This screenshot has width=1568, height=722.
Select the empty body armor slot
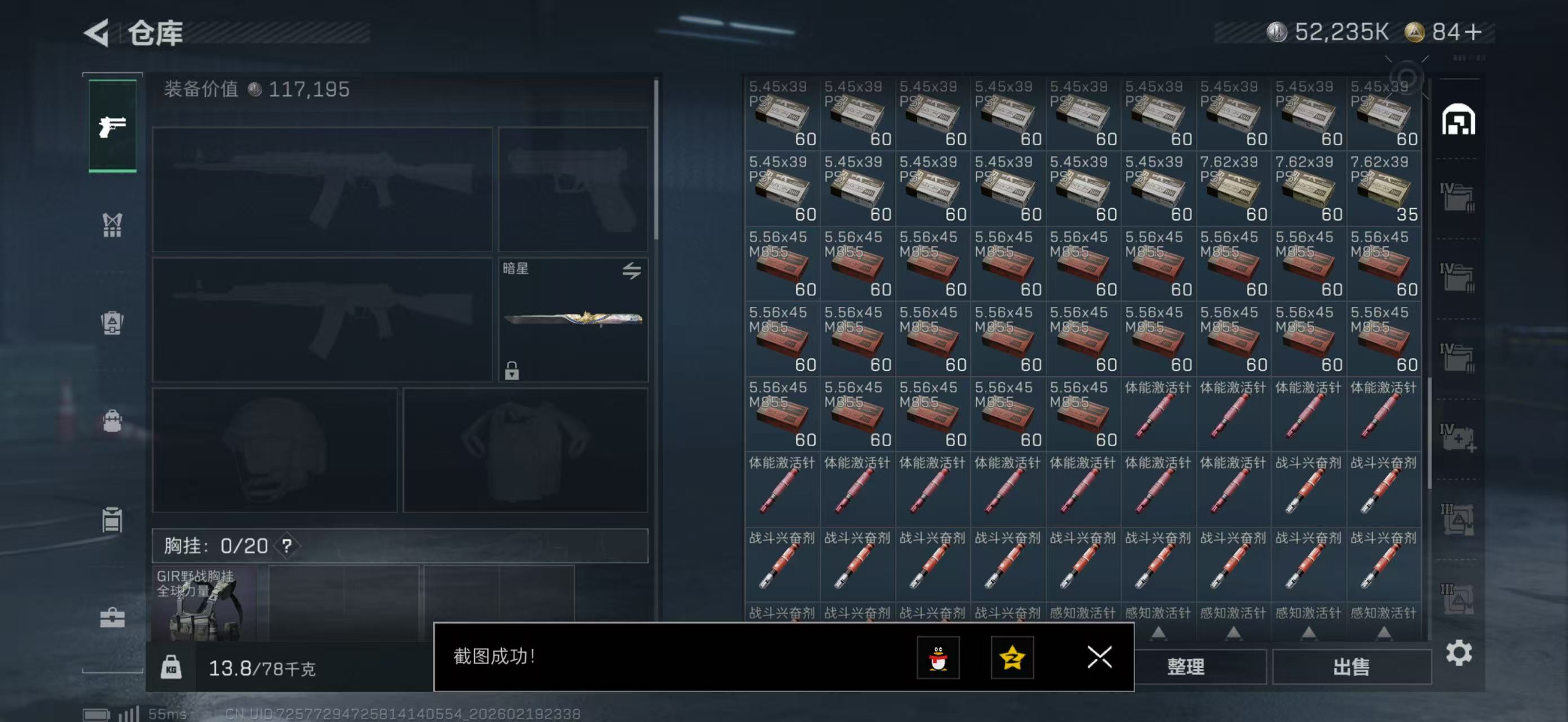(525, 450)
